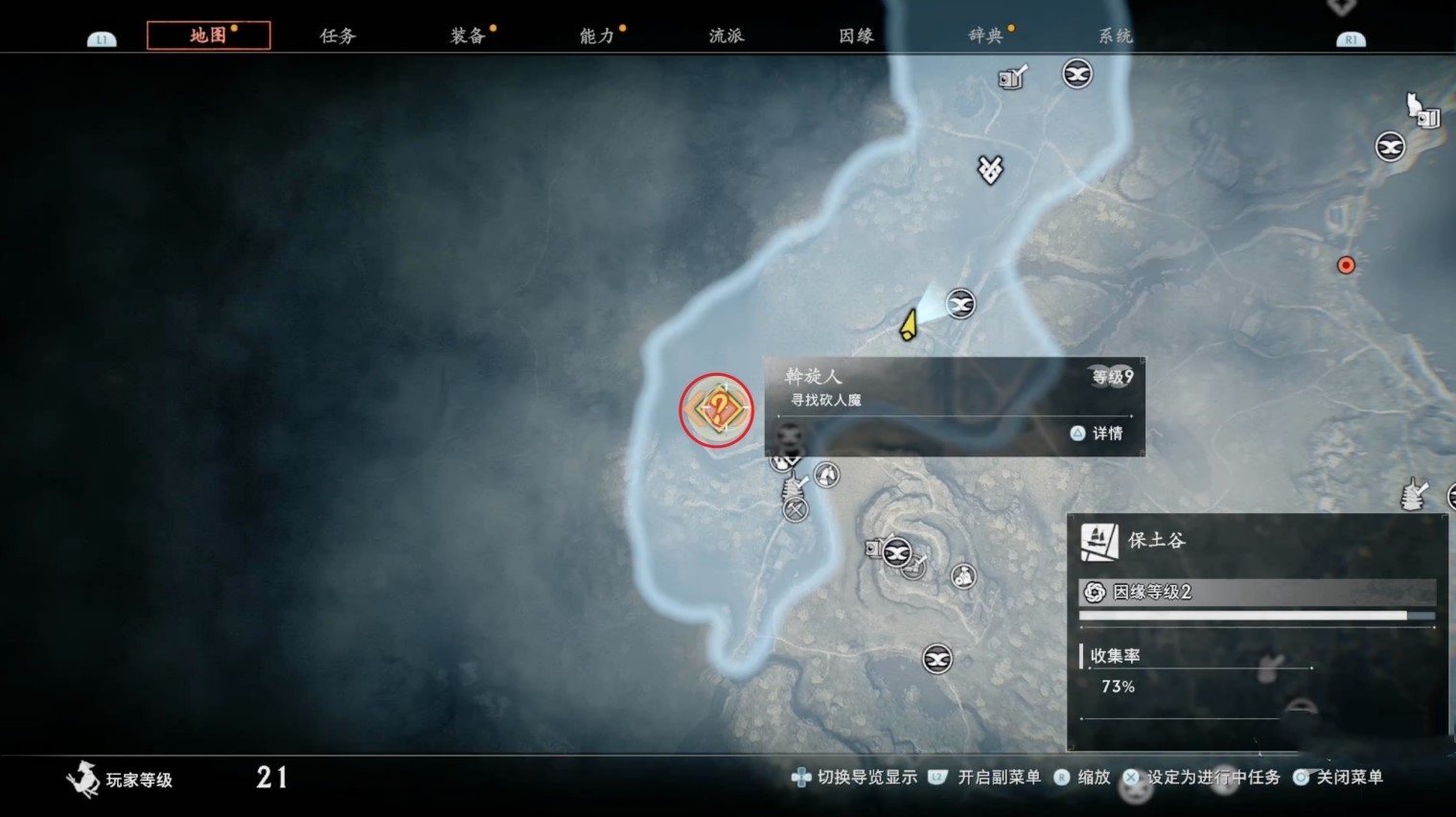Viewport: 1456px width, 817px height.
Task: Select the loot sack icon east of the hill
Action: [964, 574]
